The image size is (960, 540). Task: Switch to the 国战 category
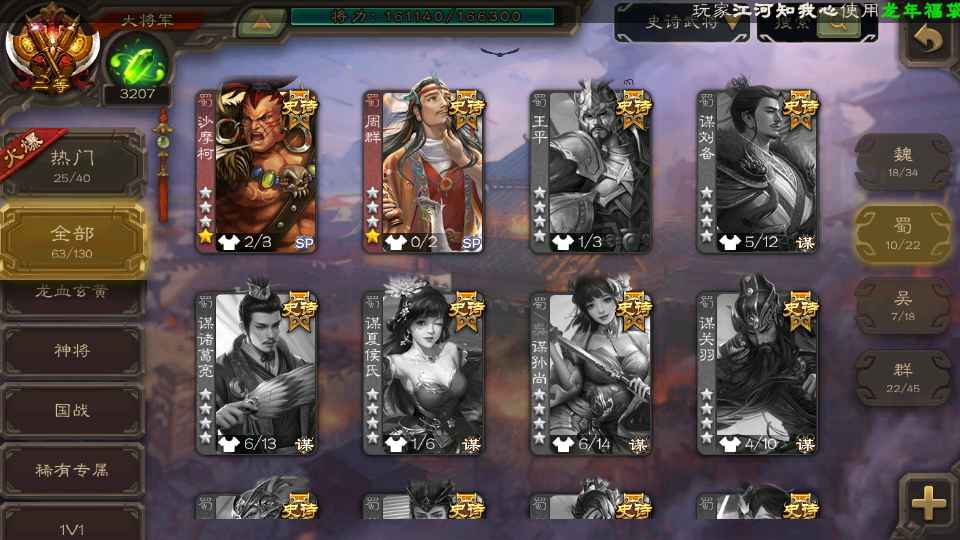(x=73, y=410)
